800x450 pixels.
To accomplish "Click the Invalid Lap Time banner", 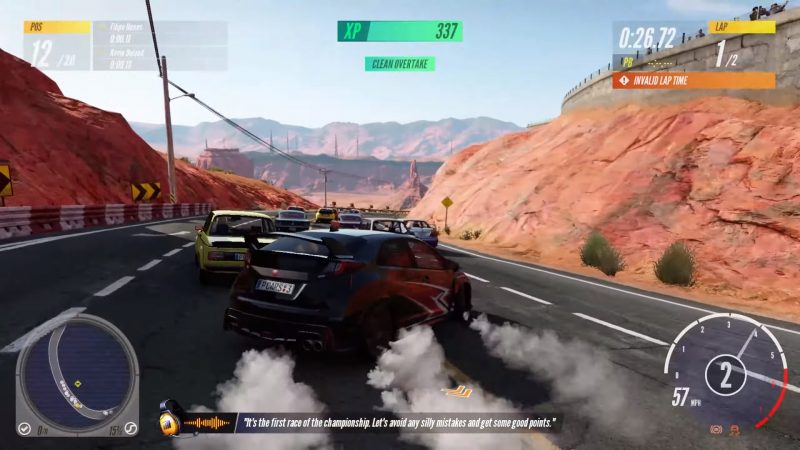I will click(693, 80).
